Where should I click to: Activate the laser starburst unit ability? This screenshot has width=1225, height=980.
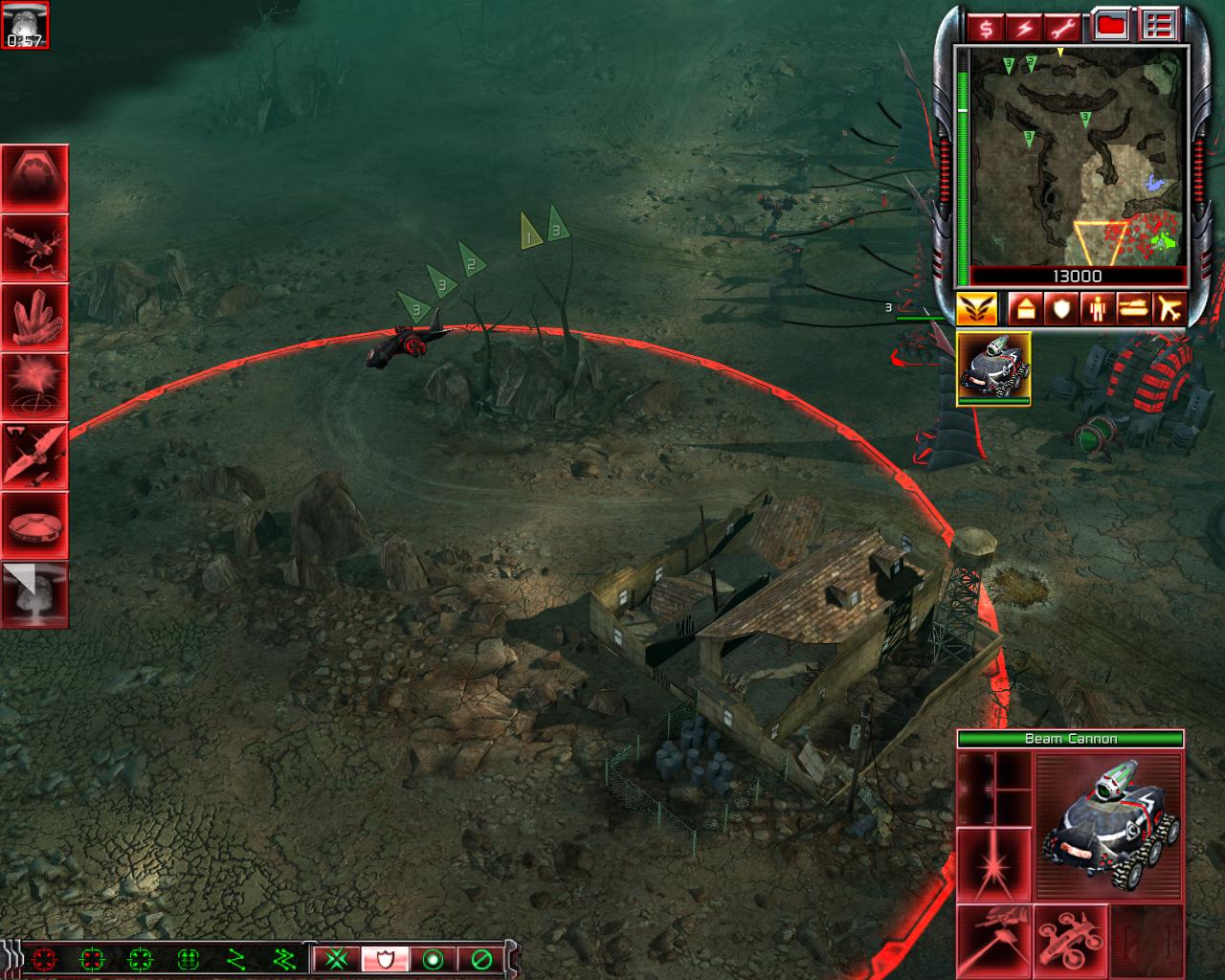pyautogui.click(x=993, y=863)
